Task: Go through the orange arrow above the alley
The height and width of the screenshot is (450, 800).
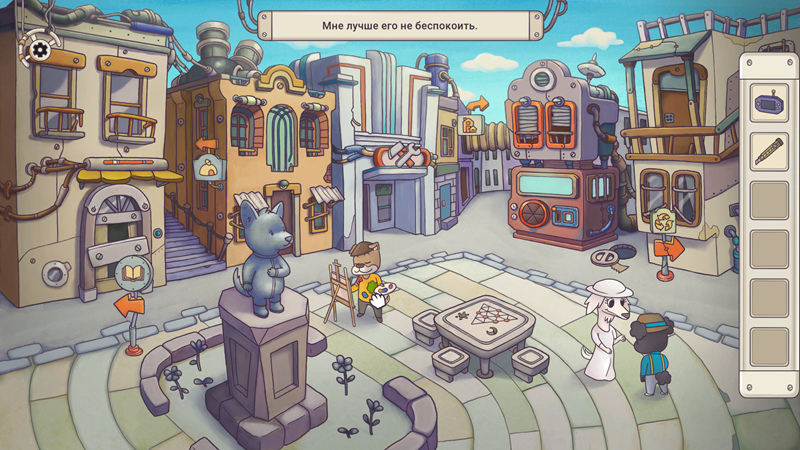Action: click(x=476, y=103)
